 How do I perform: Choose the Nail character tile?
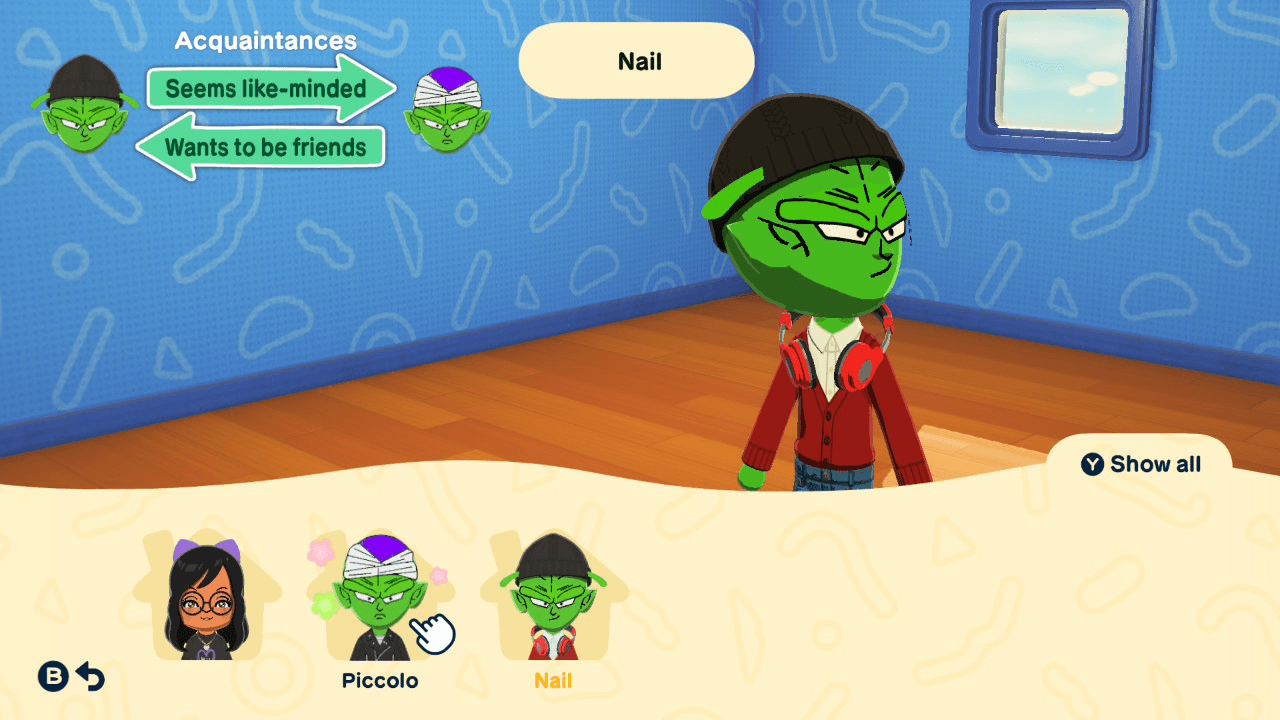click(553, 600)
